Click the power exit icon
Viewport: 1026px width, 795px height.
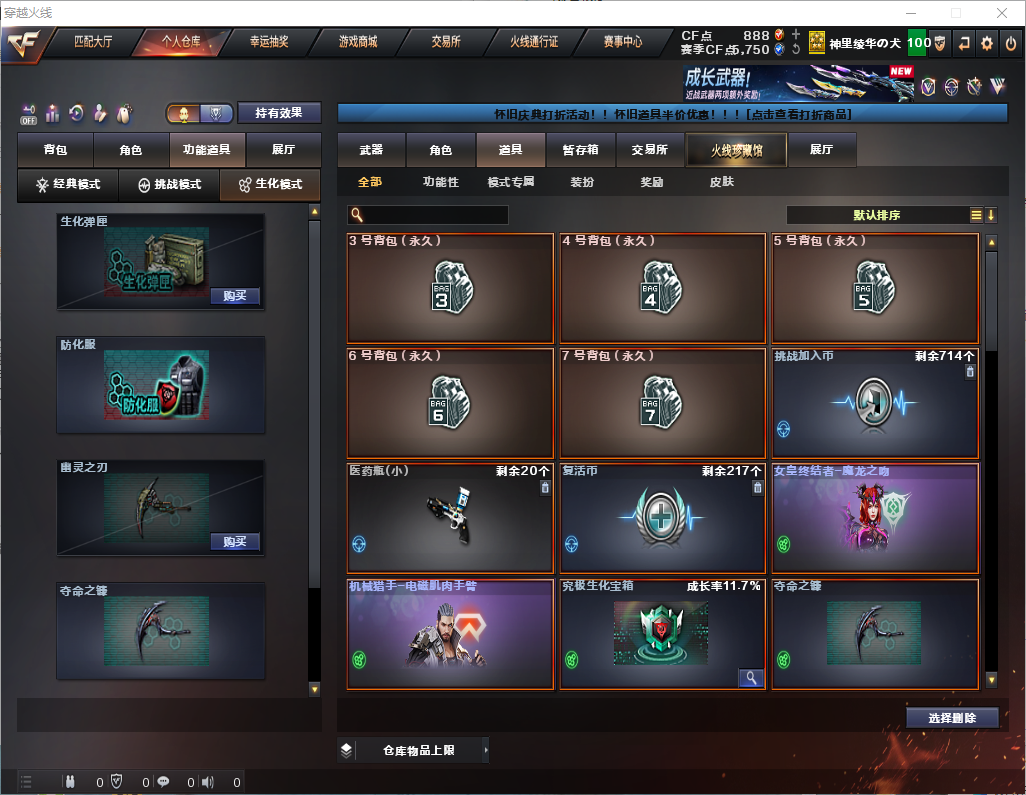[x=1010, y=43]
